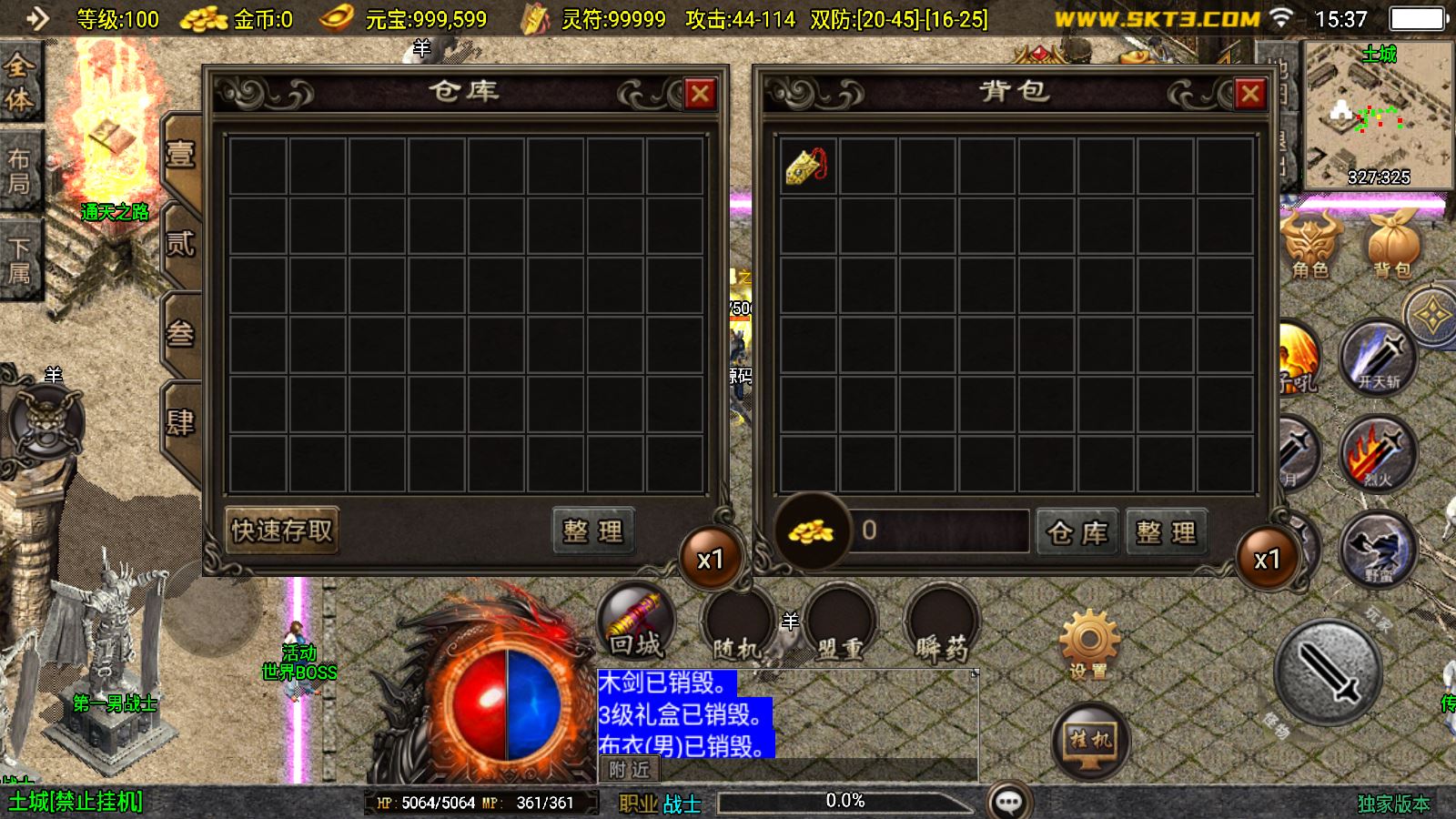Open warehouse tab 叁
Image resolution: width=1456 pixels, height=819 pixels.
click(x=180, y=334)
